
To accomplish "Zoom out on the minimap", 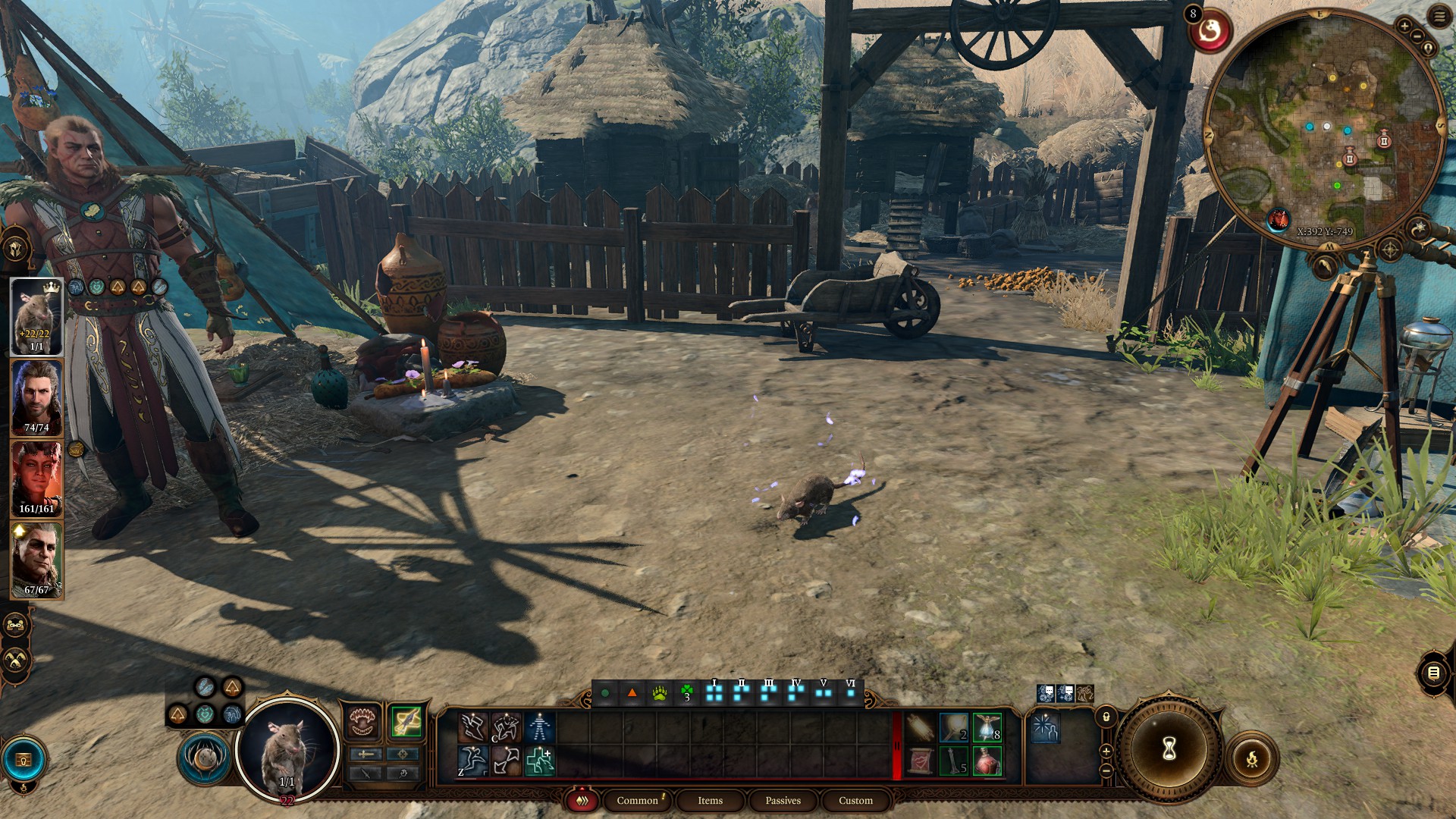I will (x=1417, y=36).
